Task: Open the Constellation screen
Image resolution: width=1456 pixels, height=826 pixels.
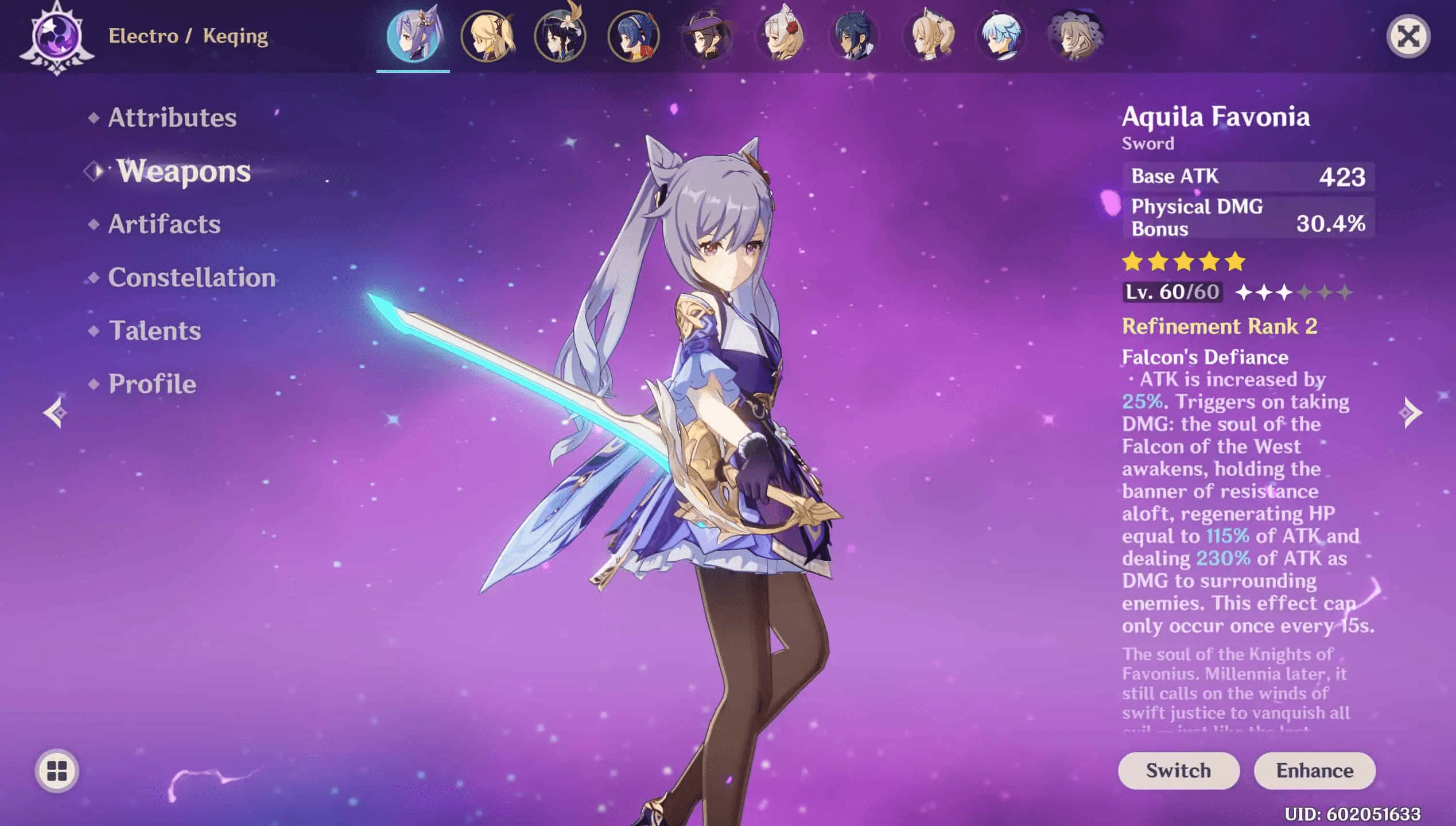Action: (x=192, y=277)
